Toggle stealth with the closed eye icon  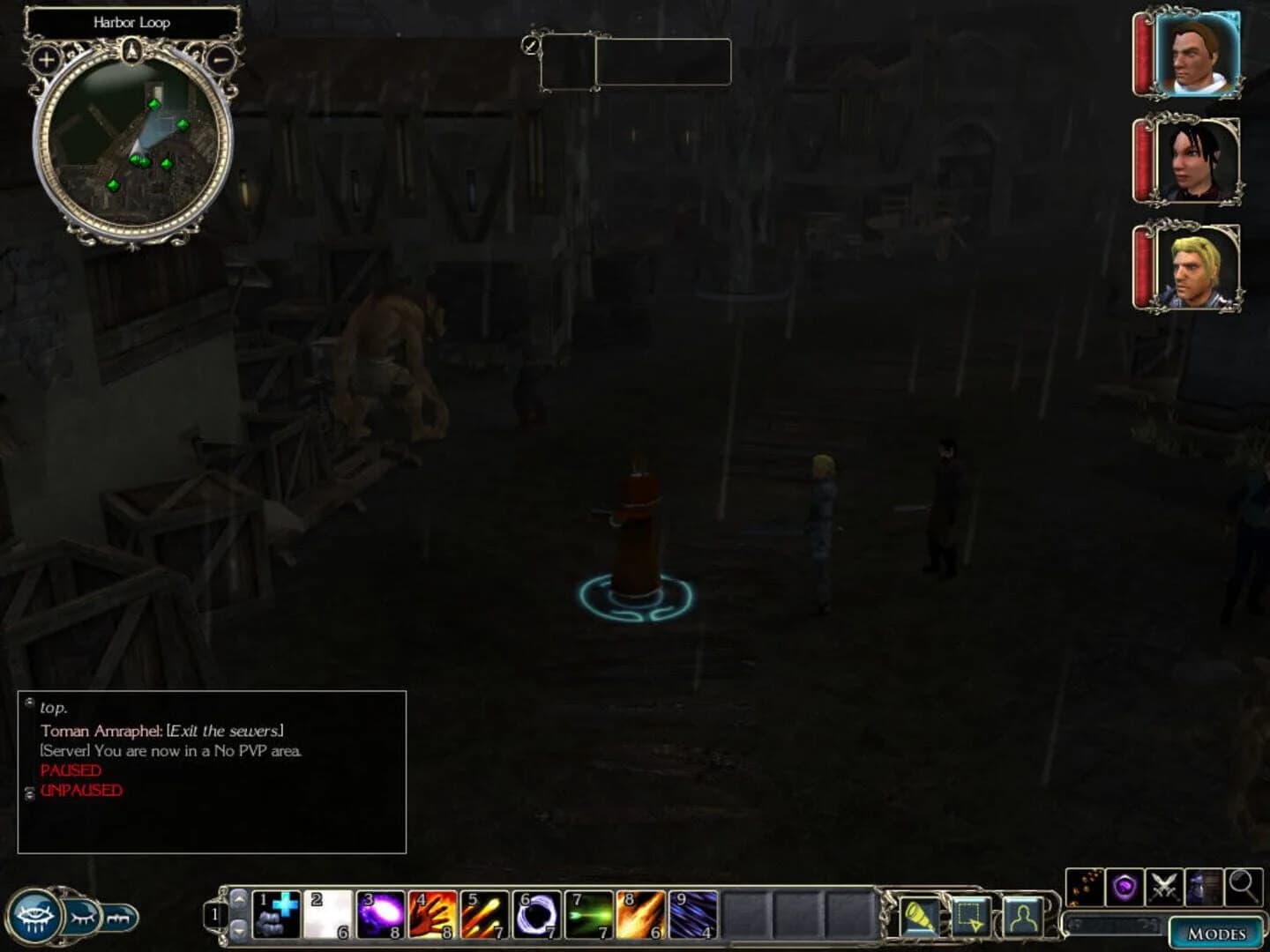pos(81,917)
